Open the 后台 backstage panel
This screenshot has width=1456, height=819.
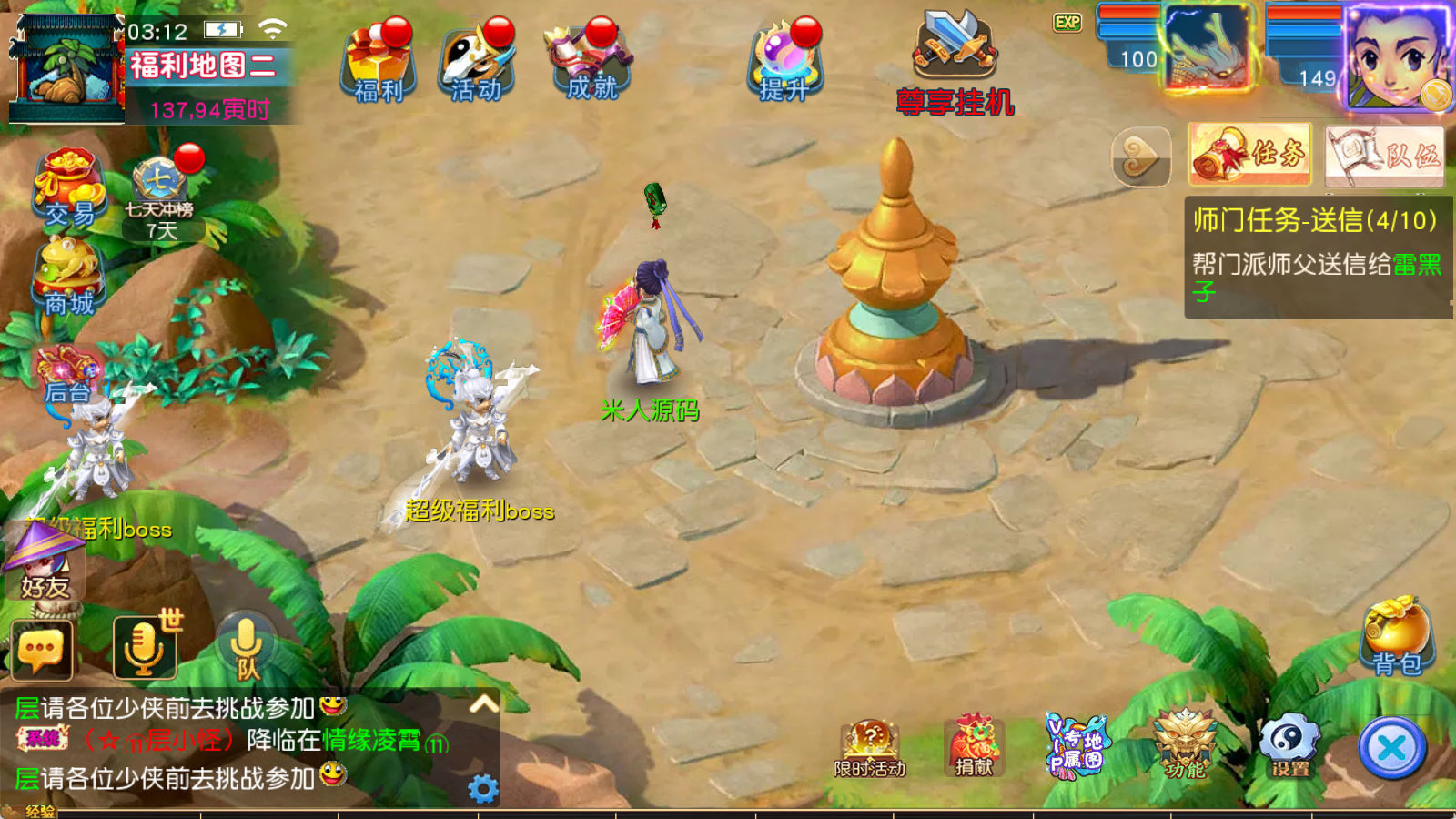67,375
